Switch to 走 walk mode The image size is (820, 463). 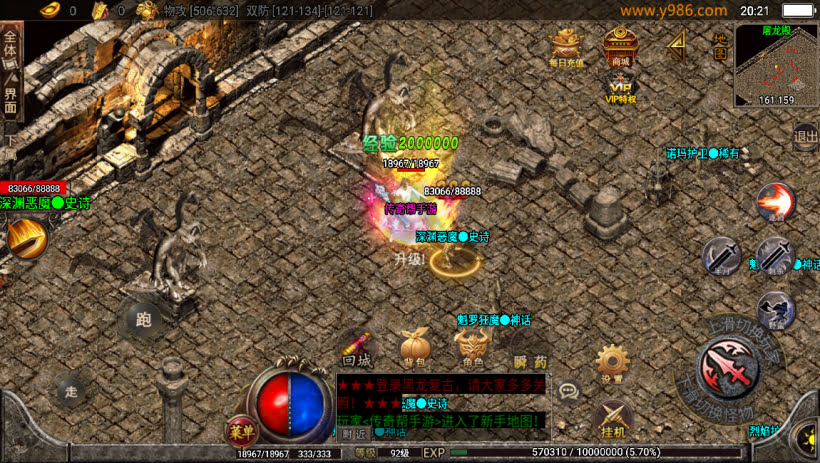(70, 390)
